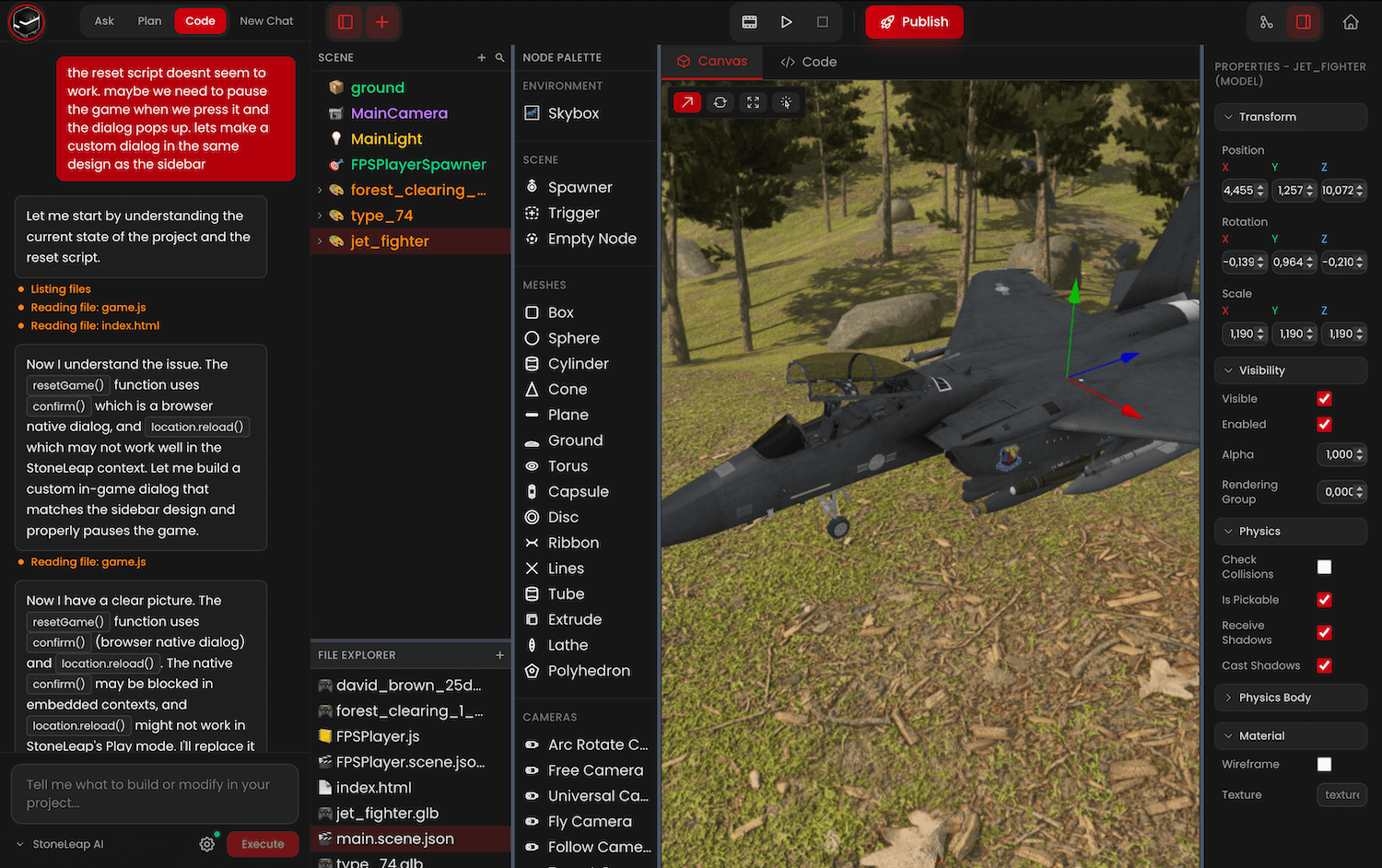Add a Trigger node
The height and width of the screenshot is (868, 1382).
tap(574, 213)
